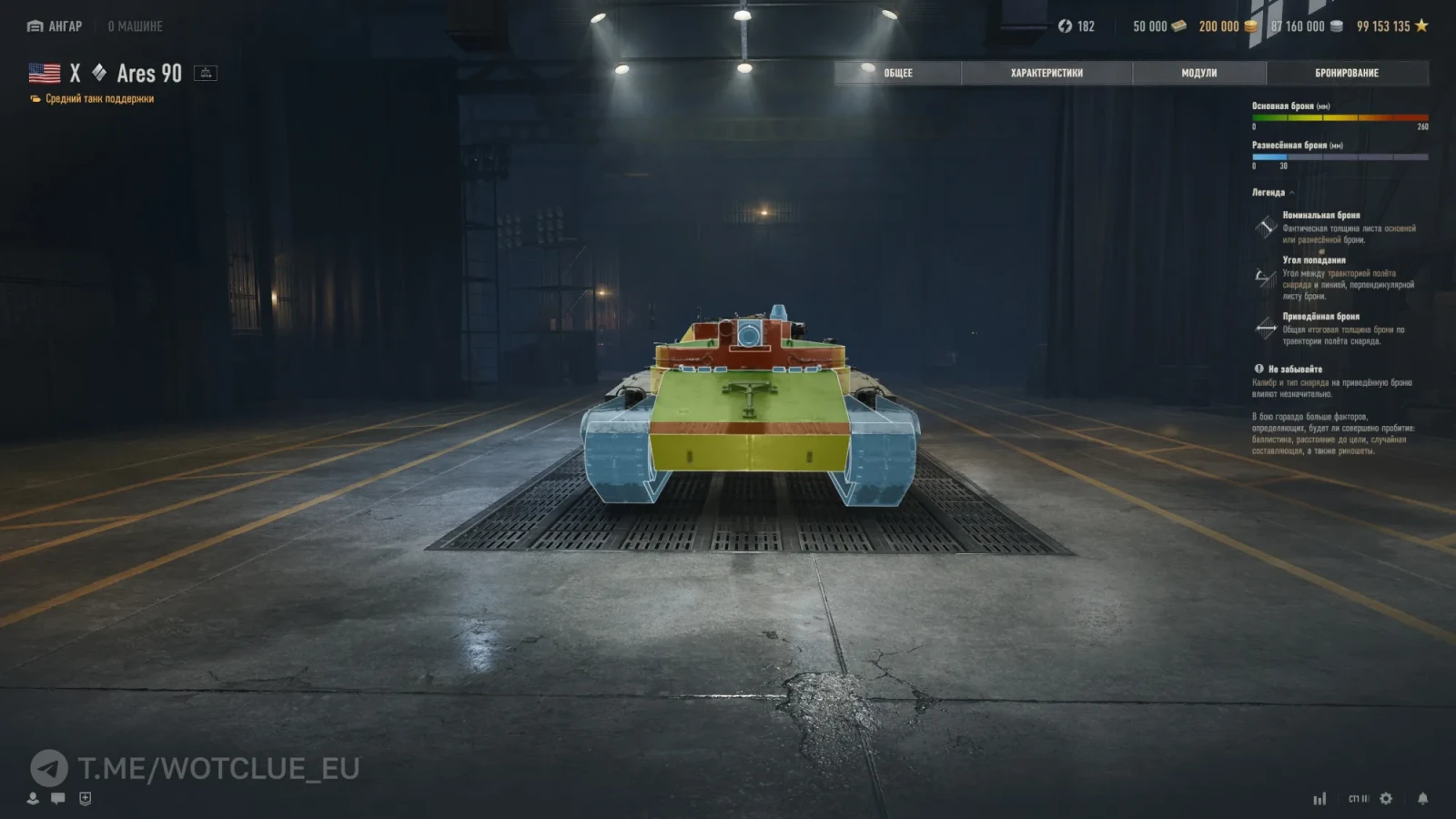Click the vehicle comparison scales icon

(206, 73)
